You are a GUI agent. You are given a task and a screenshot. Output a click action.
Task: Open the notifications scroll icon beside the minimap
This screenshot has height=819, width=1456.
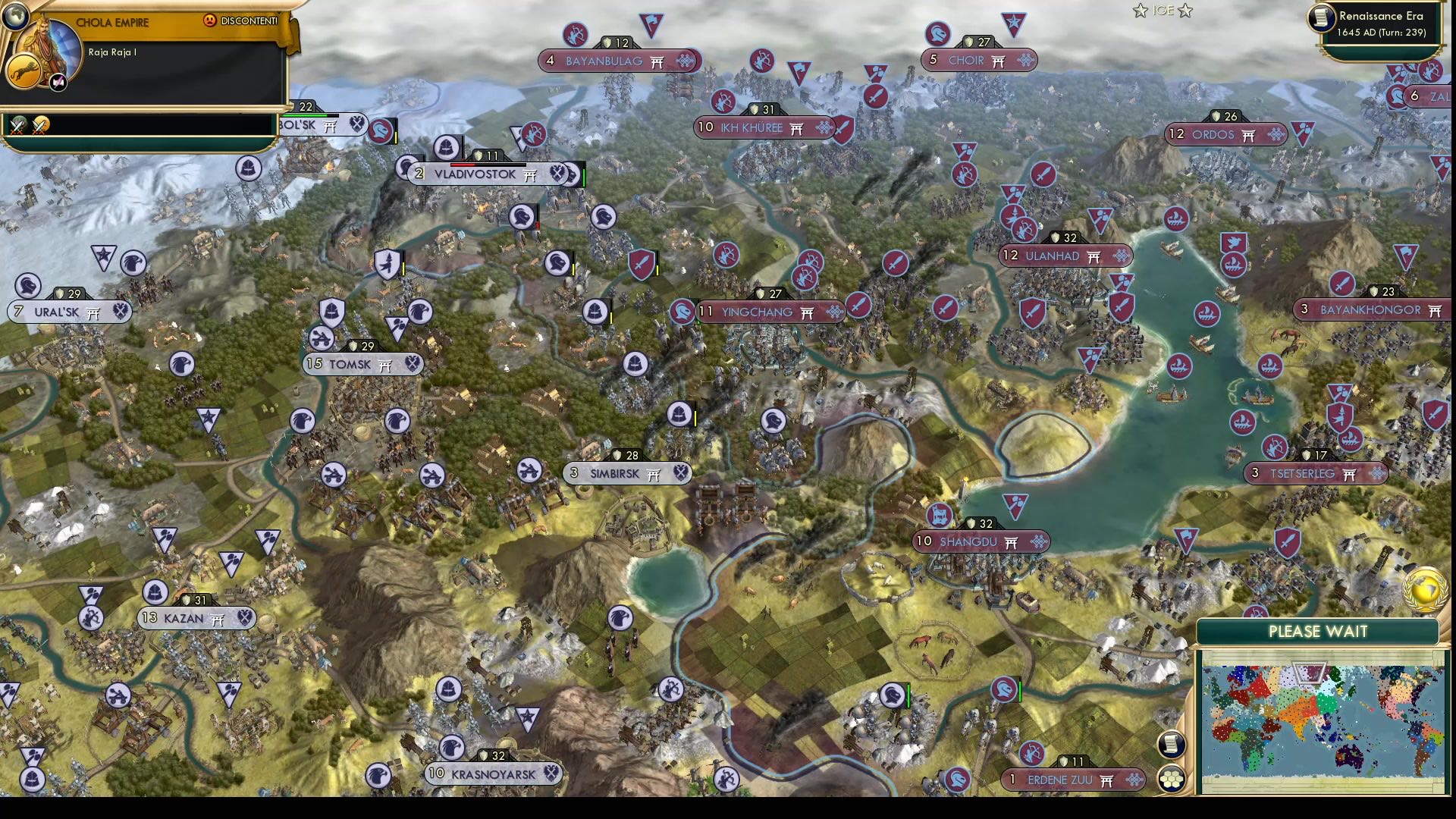(1171, 744)
